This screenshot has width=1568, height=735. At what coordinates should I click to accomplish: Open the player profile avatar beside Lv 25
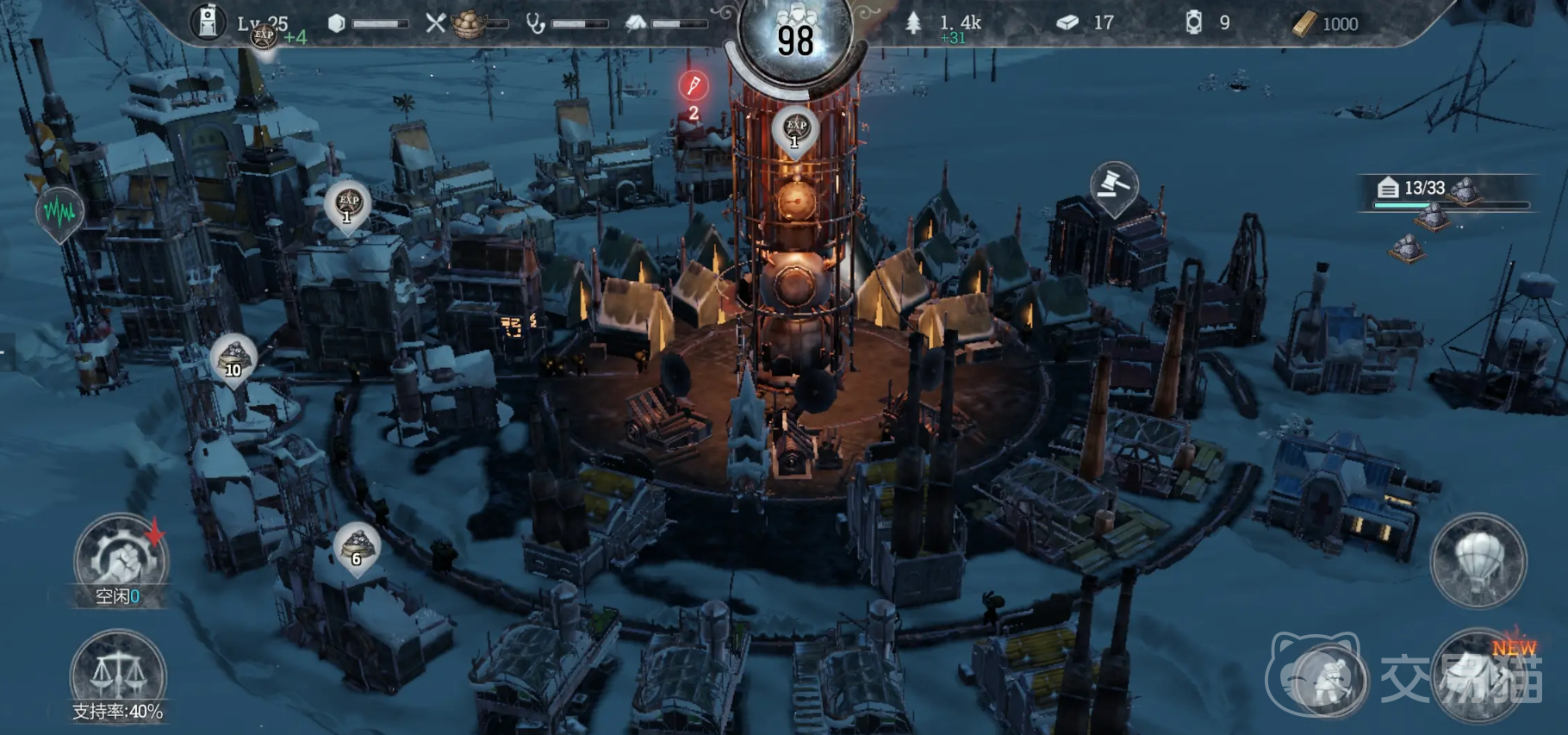(208, 23)
